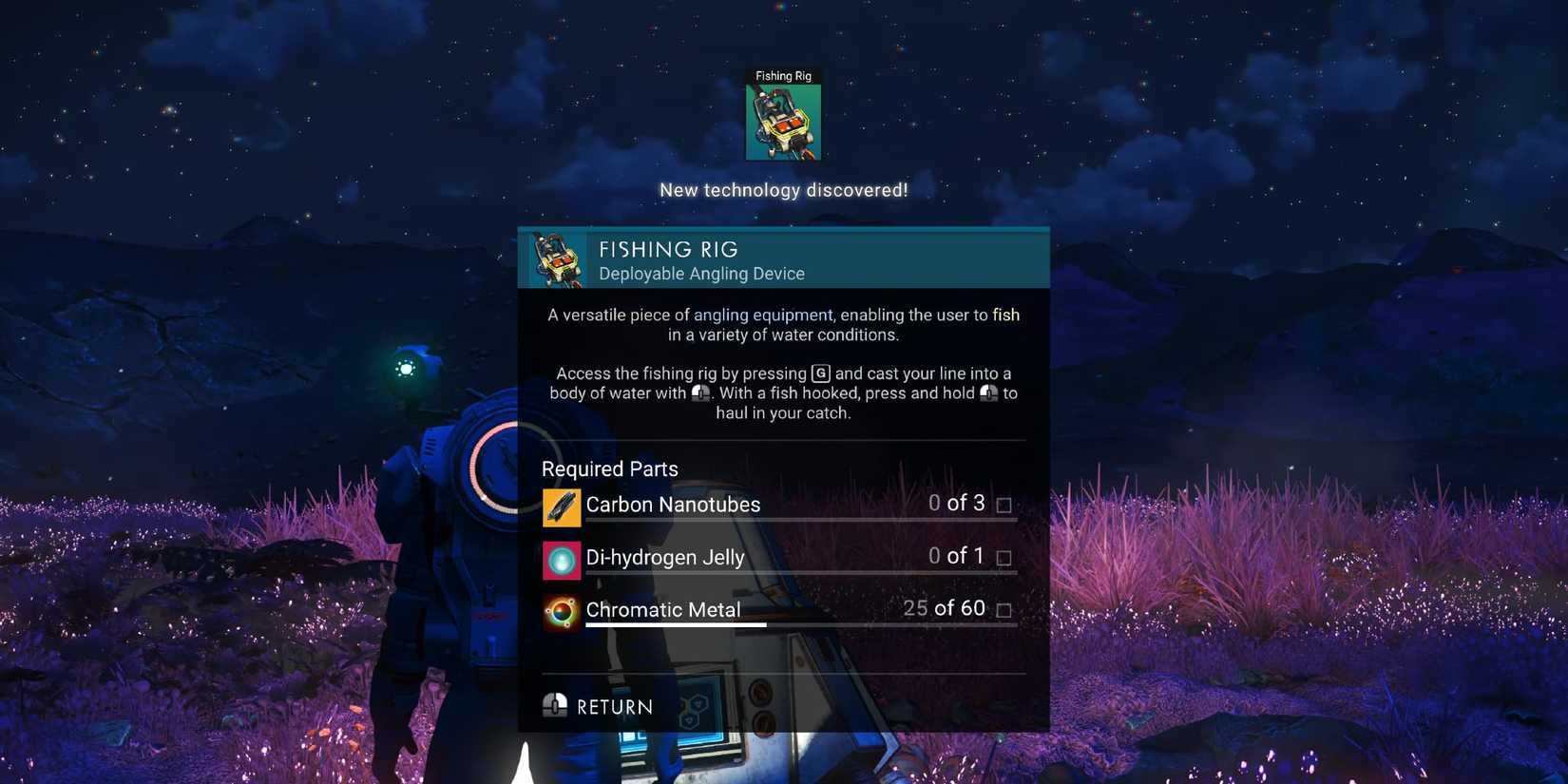Click the Carbon Nanotubes item icon

561,507
